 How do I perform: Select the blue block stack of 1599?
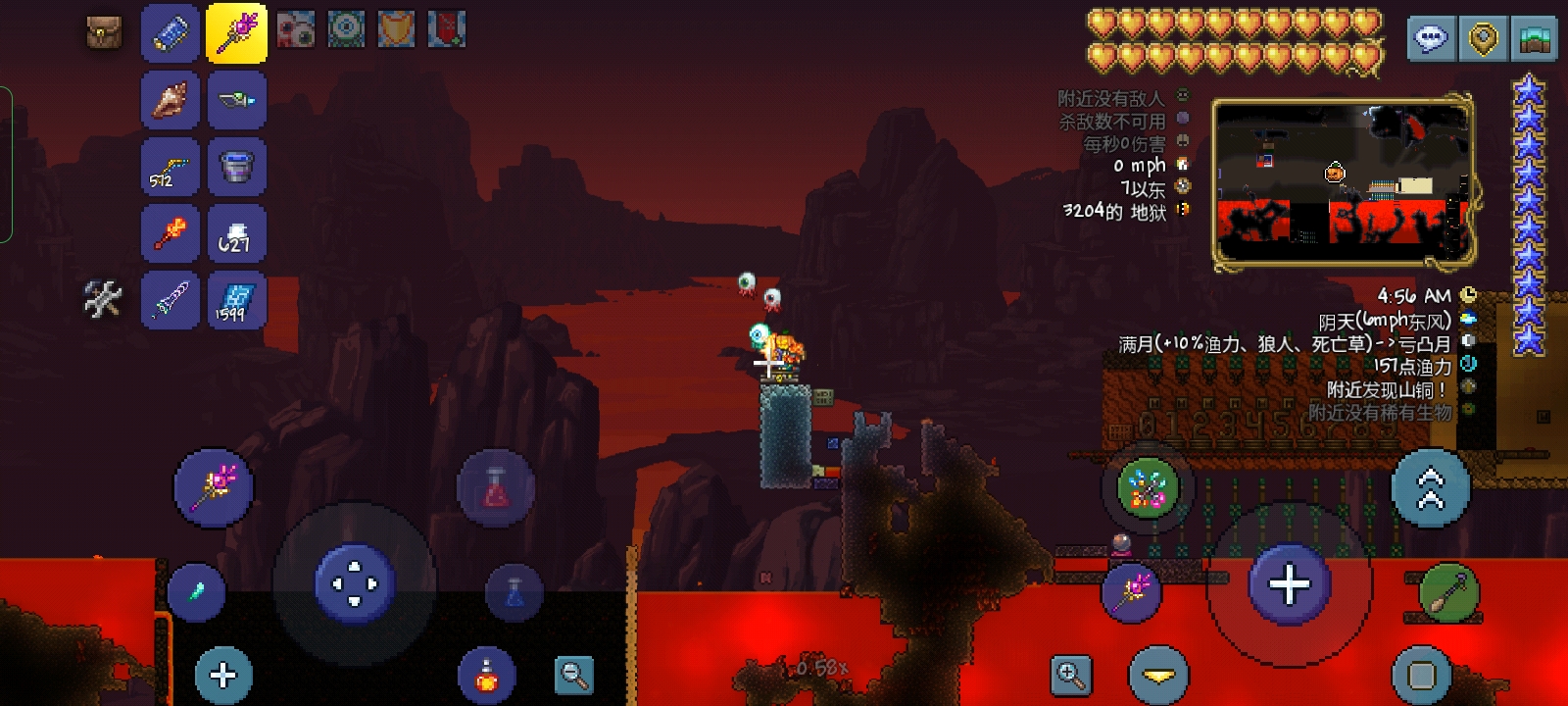pos(237,300)
